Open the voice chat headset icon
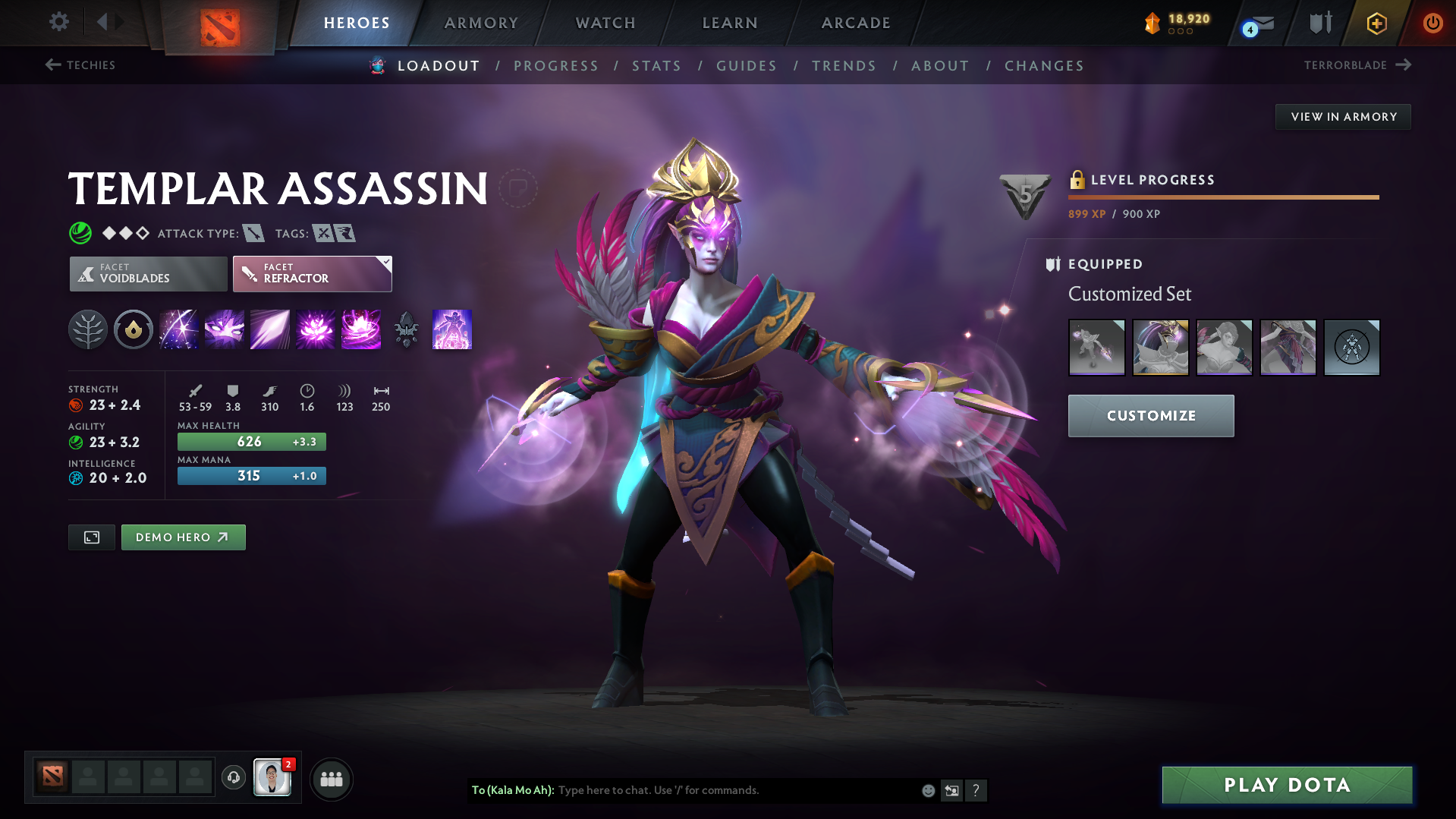Viewport: 1456px width, 819px height. pyautogui.click(x=233, y=779)
